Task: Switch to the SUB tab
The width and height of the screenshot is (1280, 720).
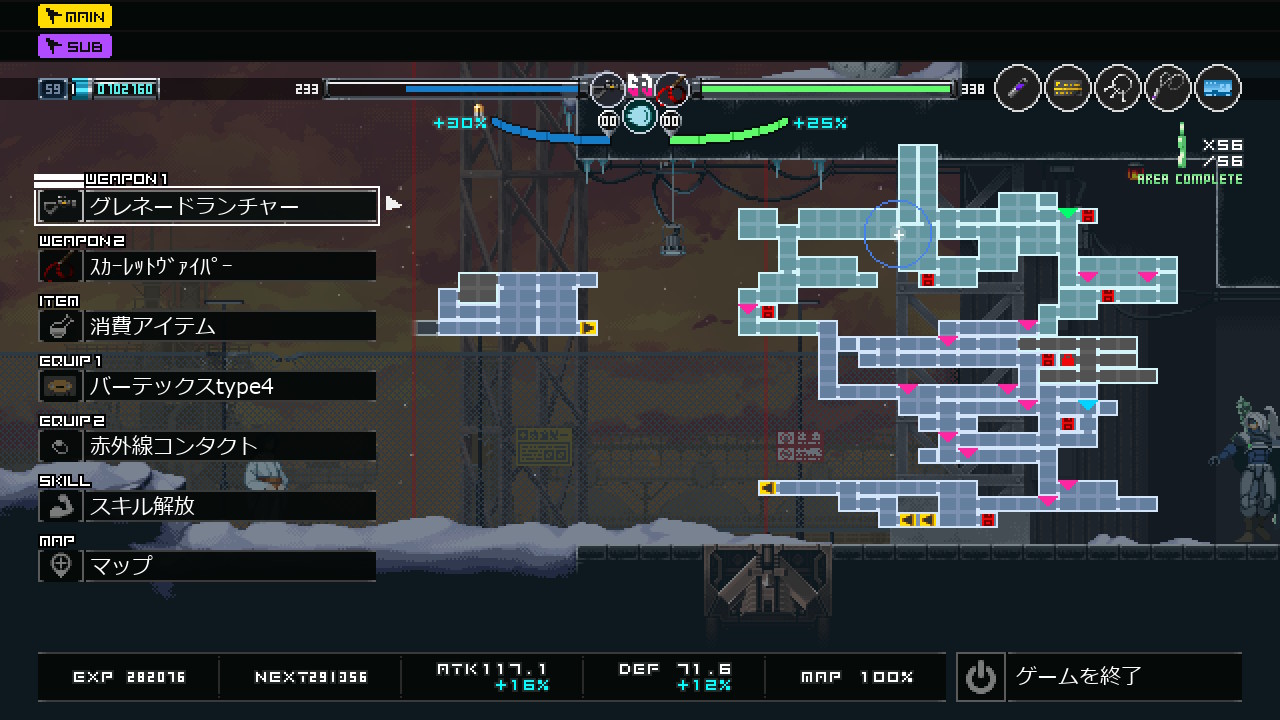Action: pyautogui.click(x=75, y=46)
